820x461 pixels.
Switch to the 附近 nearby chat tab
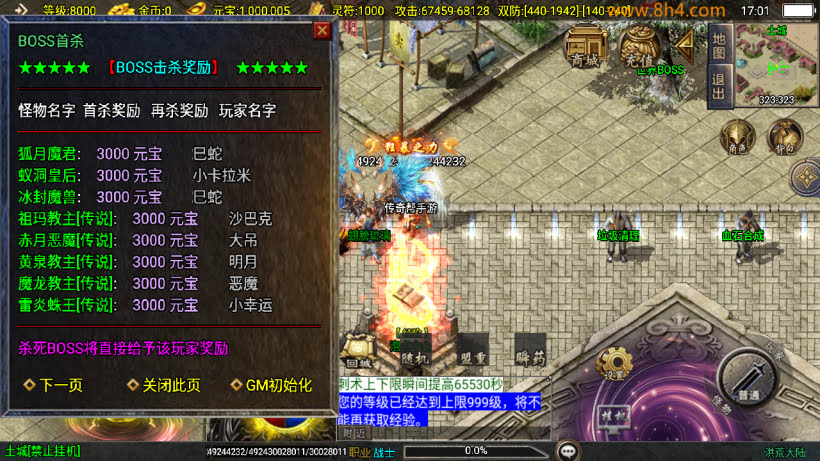tap(354, 434)
